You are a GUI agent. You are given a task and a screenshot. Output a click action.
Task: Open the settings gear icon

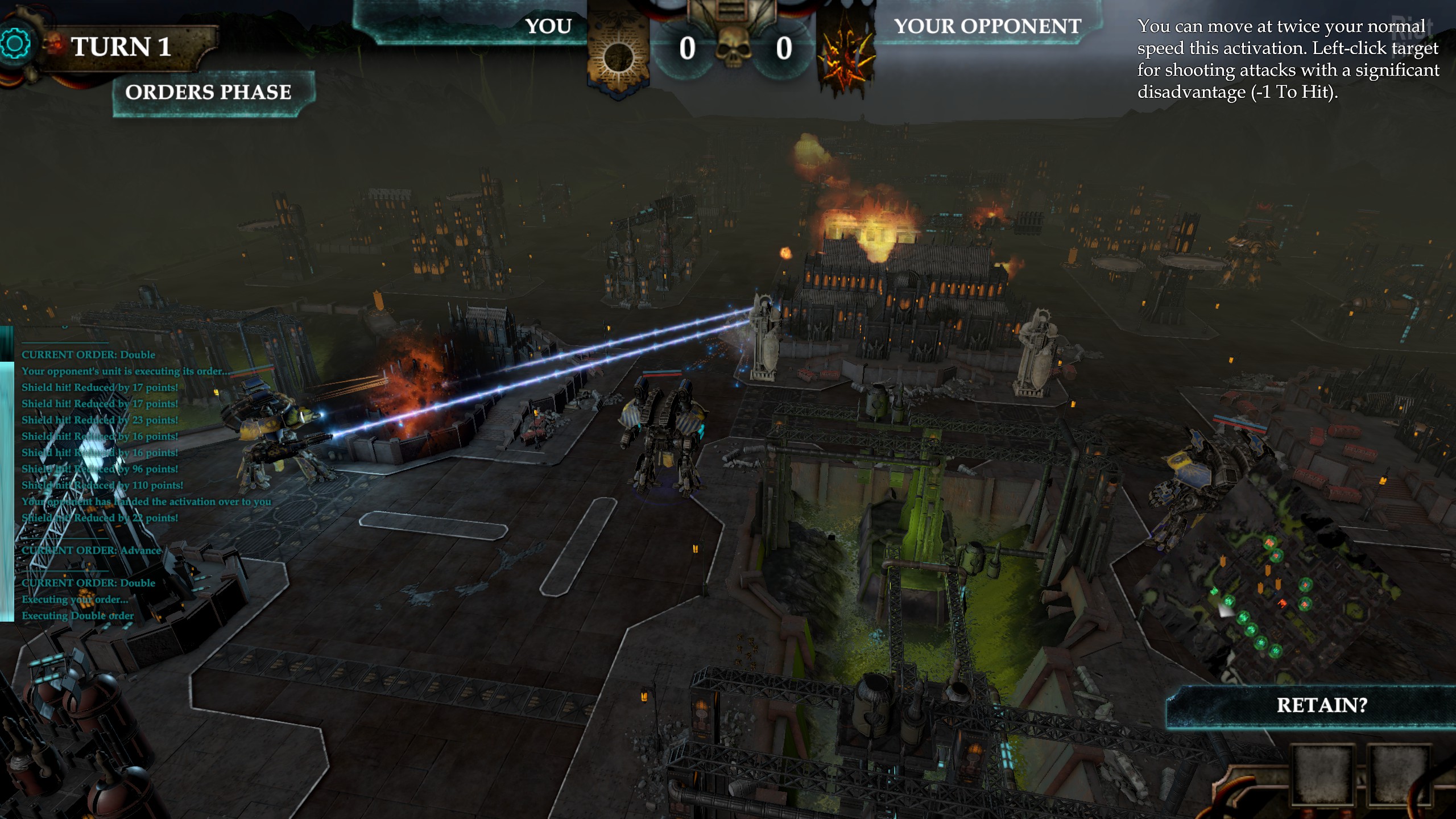tap(15, 44)
